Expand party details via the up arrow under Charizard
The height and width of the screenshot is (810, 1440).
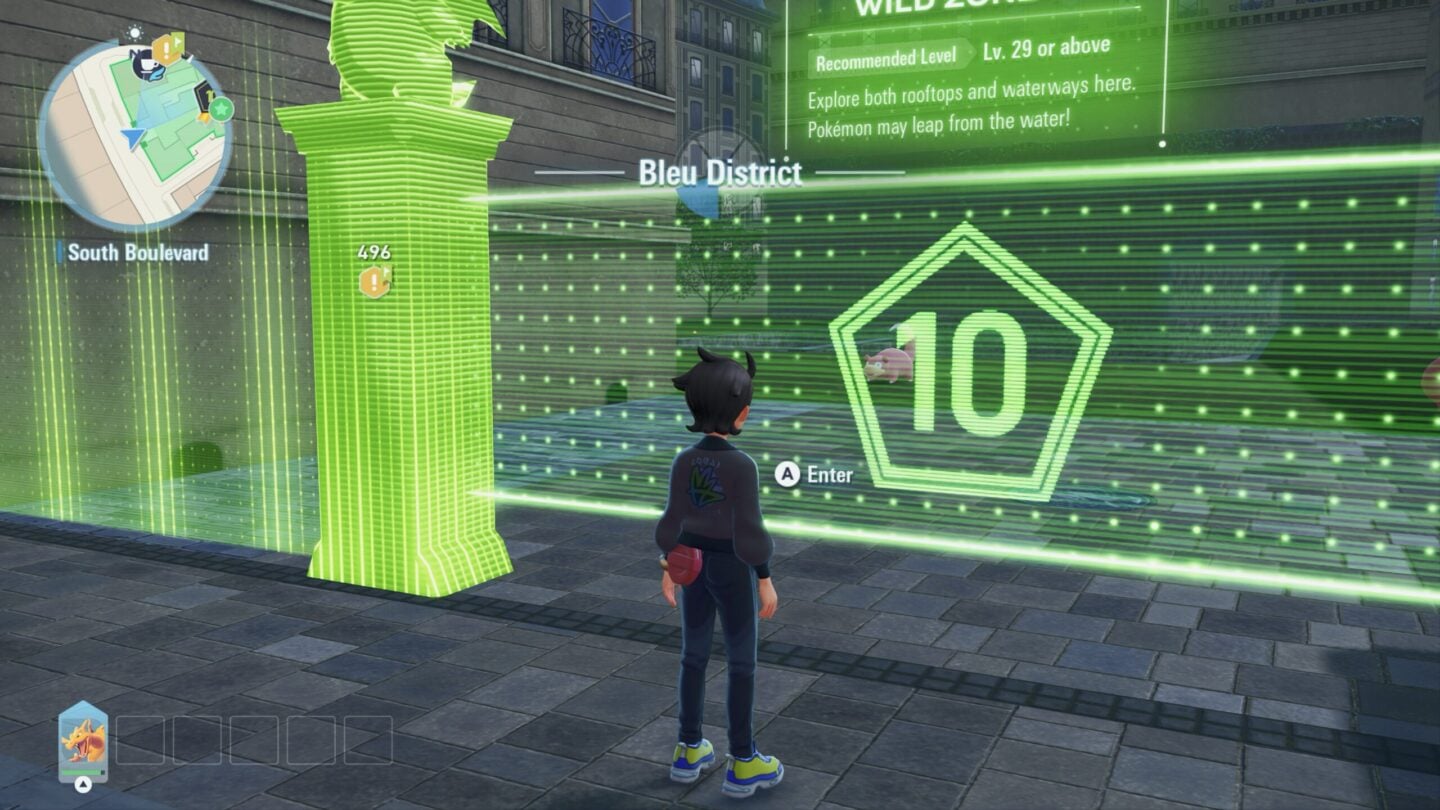click(82, 784)
